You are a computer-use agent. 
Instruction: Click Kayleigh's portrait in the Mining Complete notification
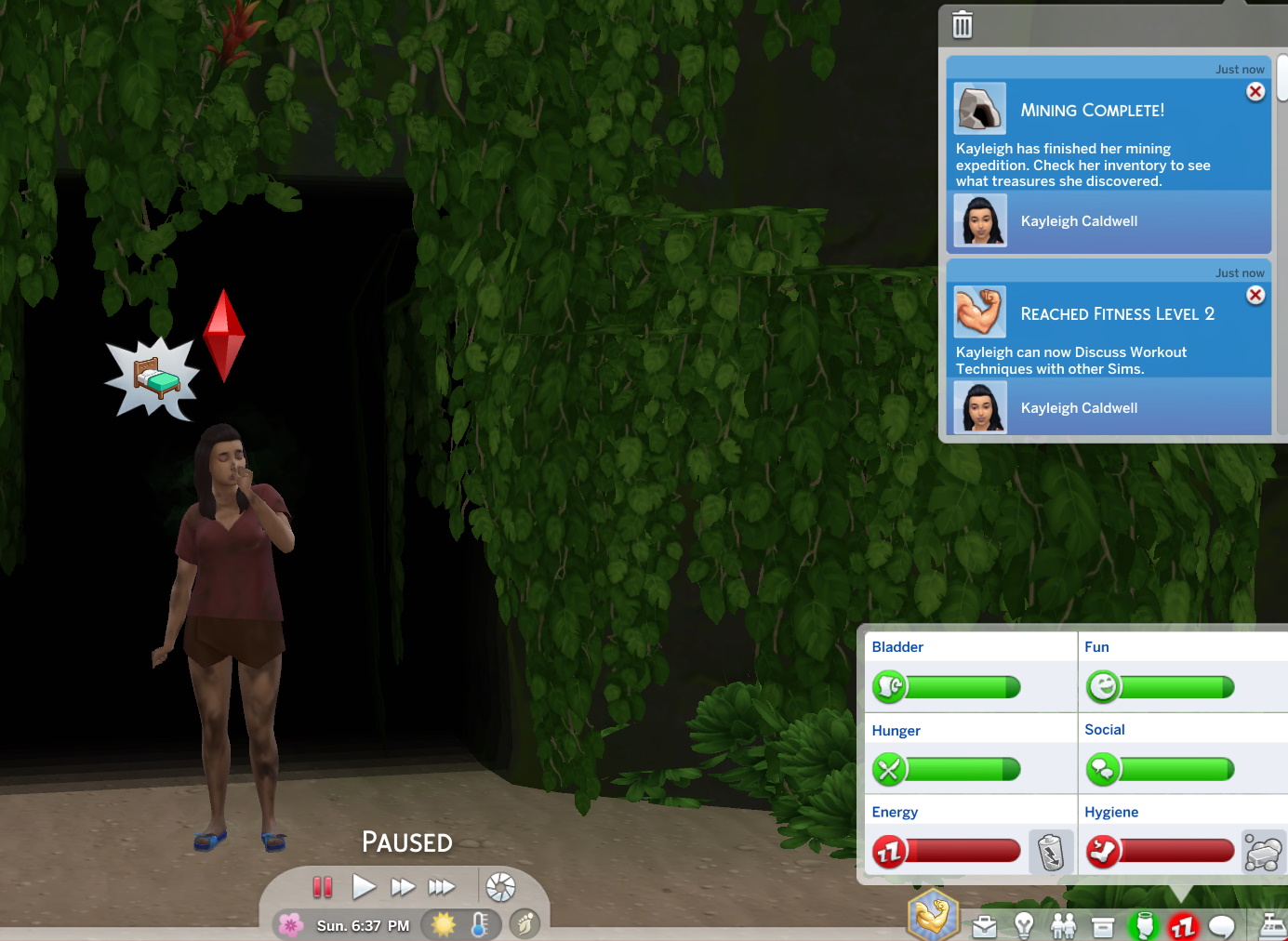980,220
